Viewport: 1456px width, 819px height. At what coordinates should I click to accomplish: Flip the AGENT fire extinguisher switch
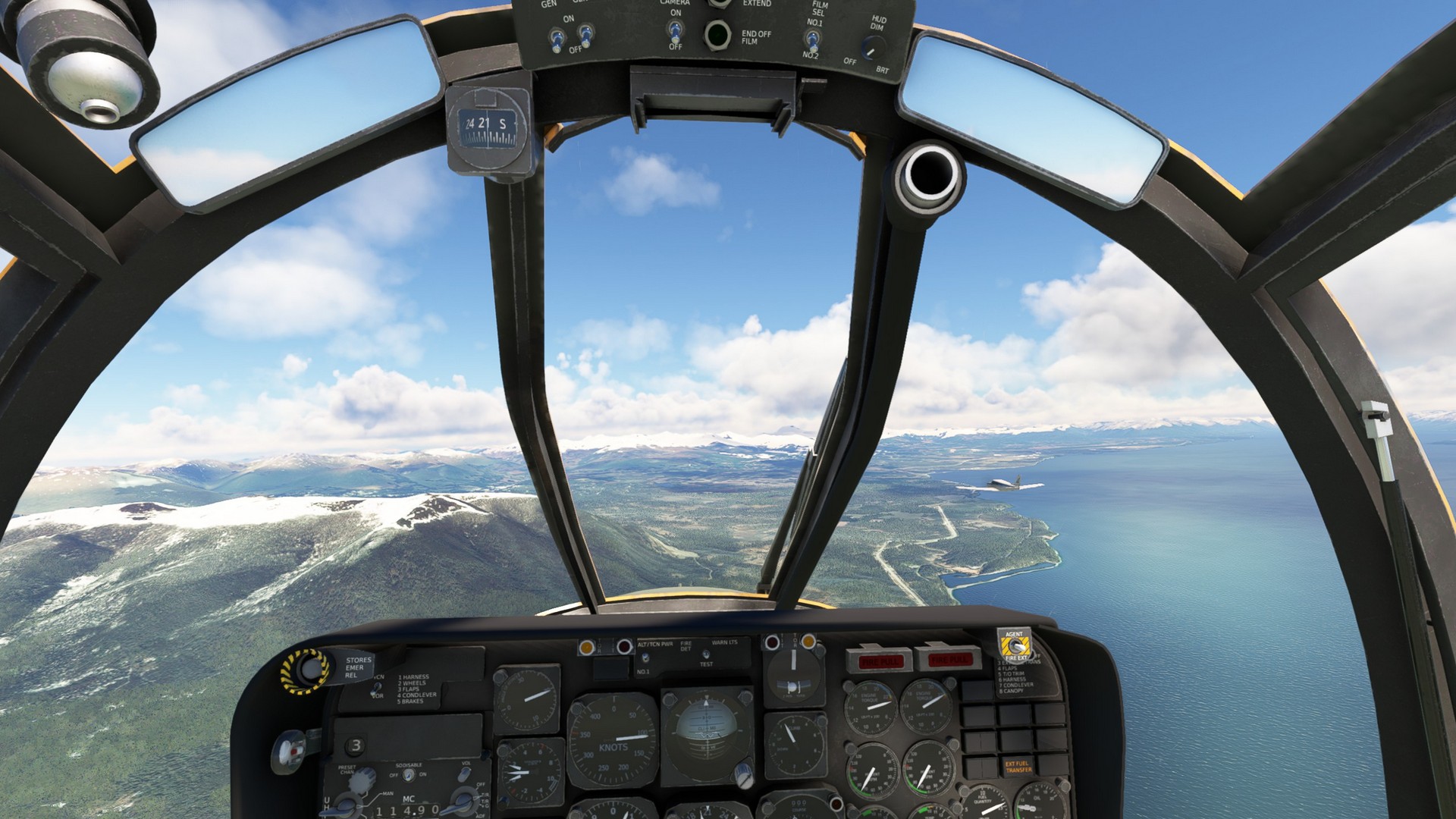[1014, 646]
